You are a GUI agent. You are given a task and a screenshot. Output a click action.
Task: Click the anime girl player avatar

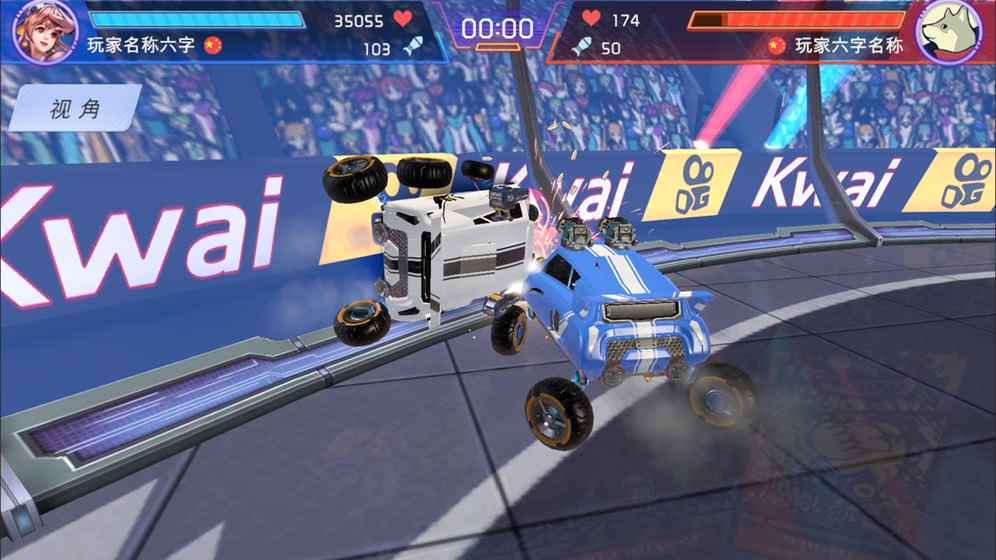[45, 28]
